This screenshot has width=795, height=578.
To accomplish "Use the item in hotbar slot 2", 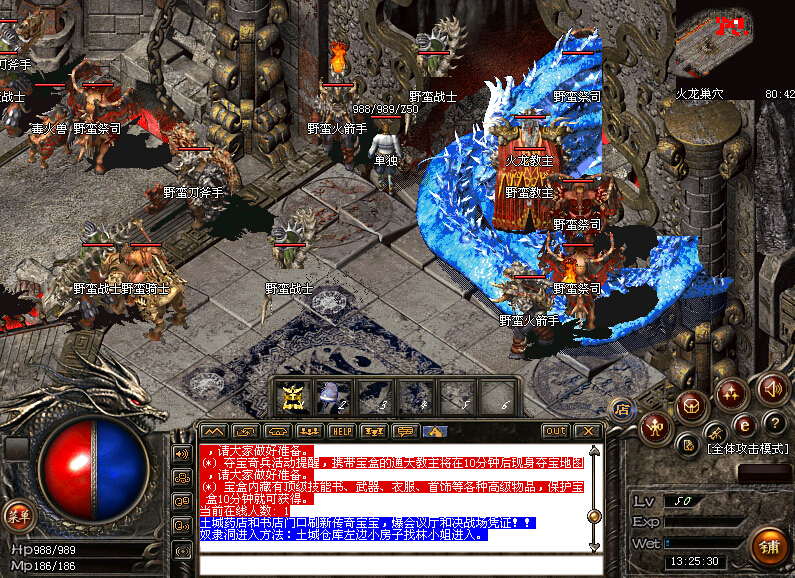I will [x=332, y=397].
